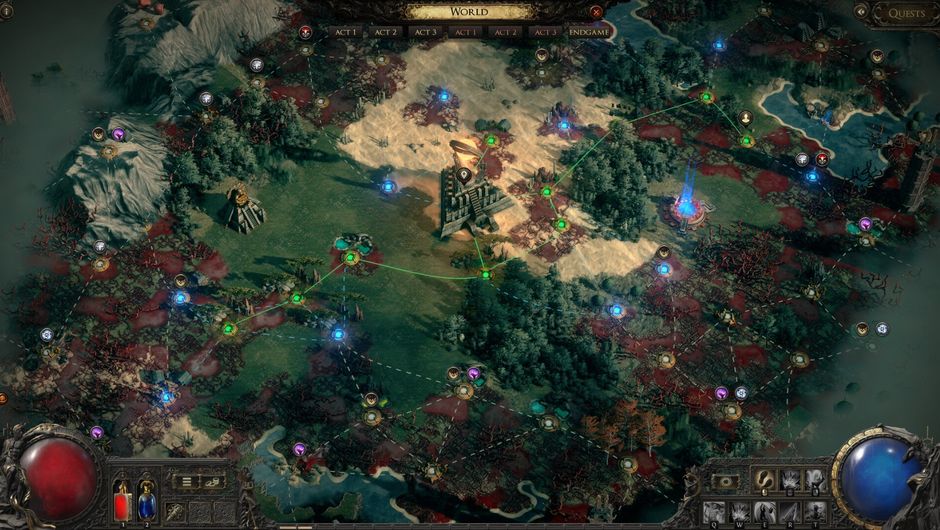This screenshot has width=940, height=530.
Task: Select the mace attack skill slot
Action: [176, 512]
